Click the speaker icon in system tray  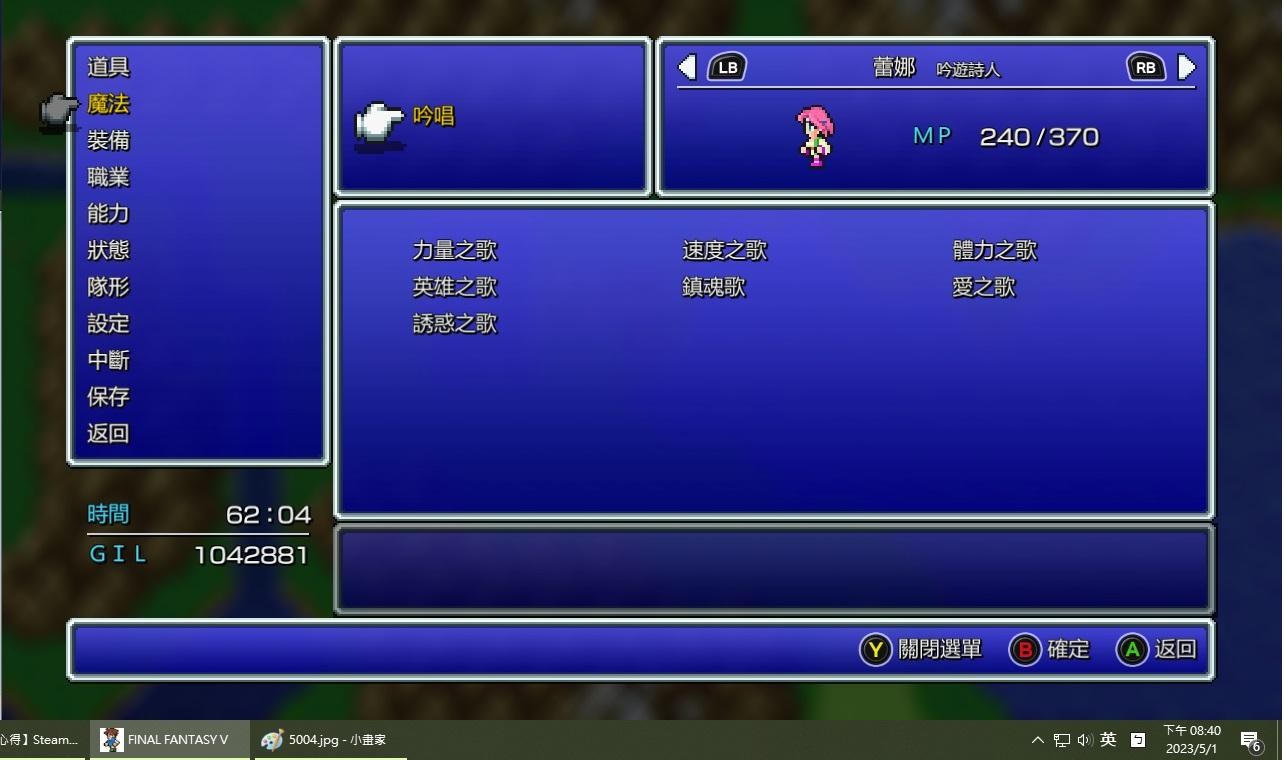1084,740
